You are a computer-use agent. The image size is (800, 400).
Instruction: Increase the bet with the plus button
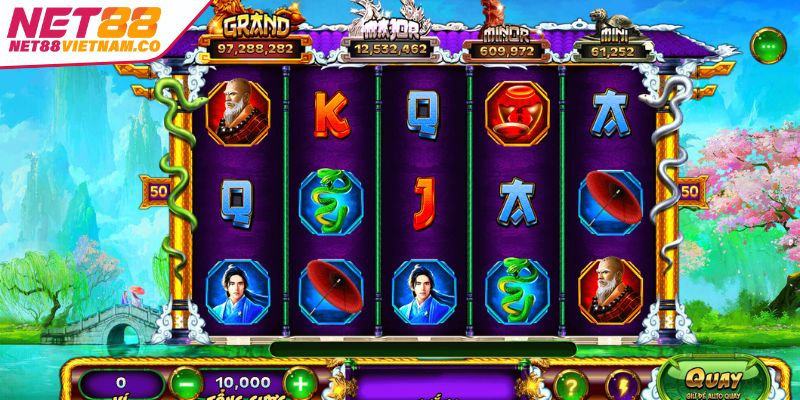299,383
